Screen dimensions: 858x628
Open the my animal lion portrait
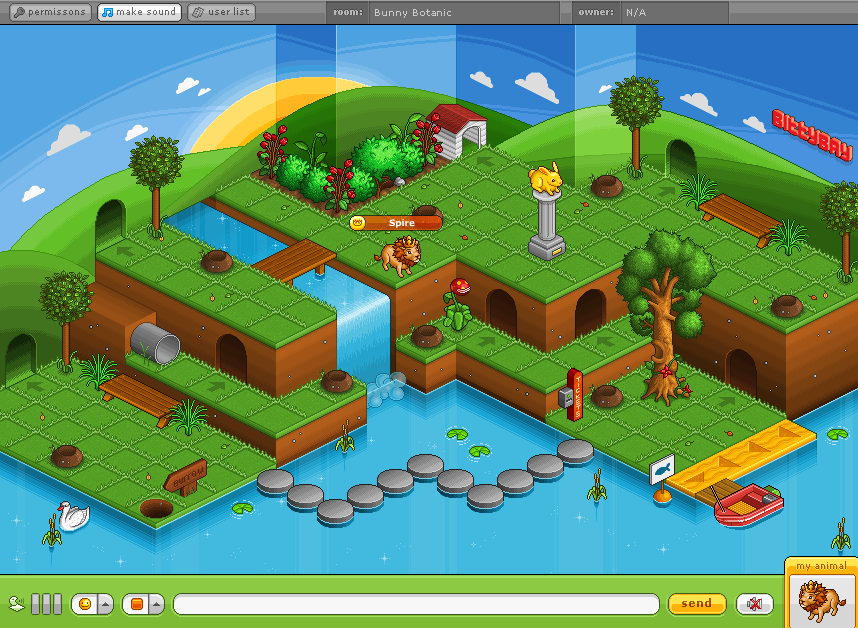(820, 600)
